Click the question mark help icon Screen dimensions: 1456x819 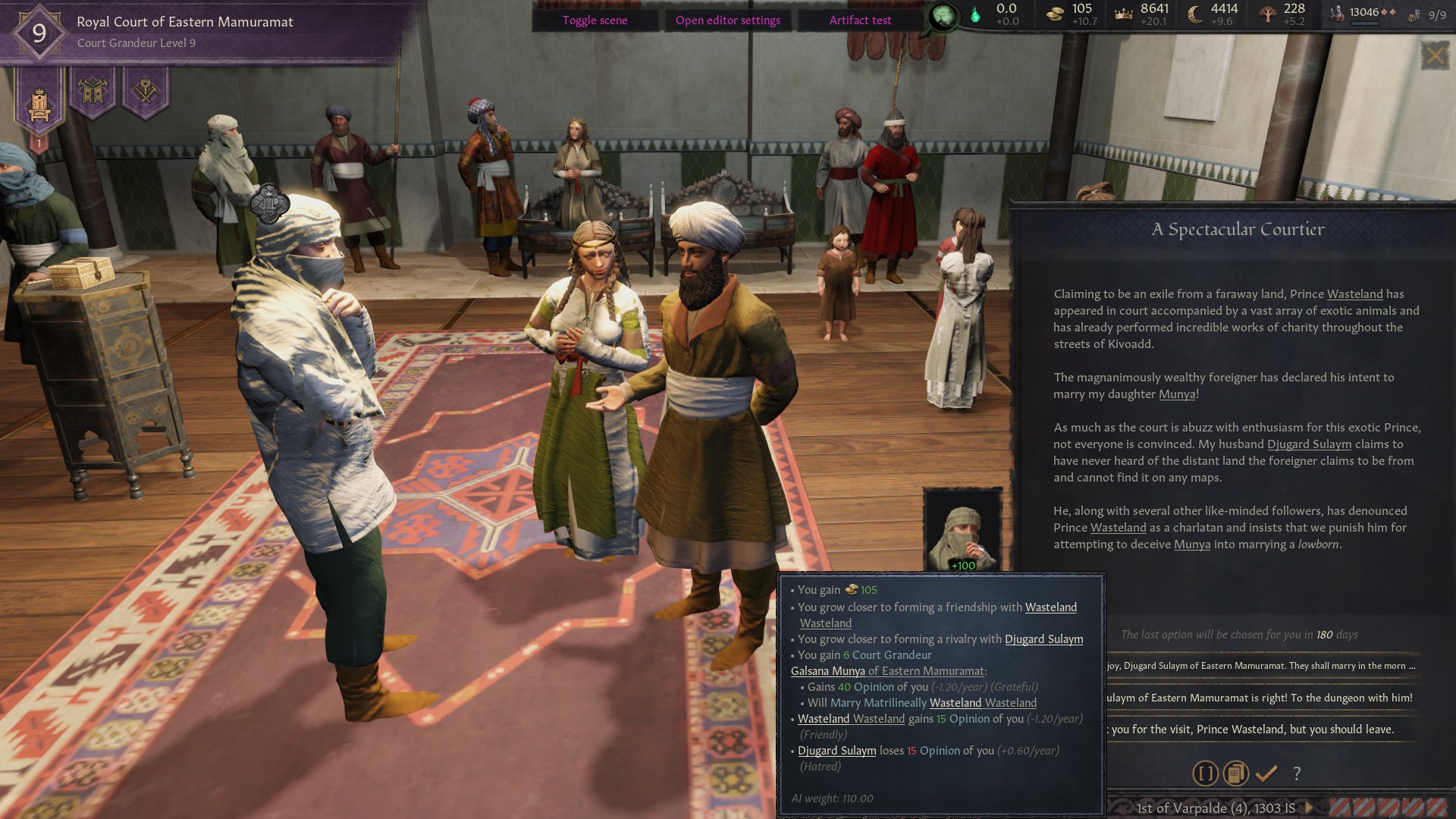1297,773
